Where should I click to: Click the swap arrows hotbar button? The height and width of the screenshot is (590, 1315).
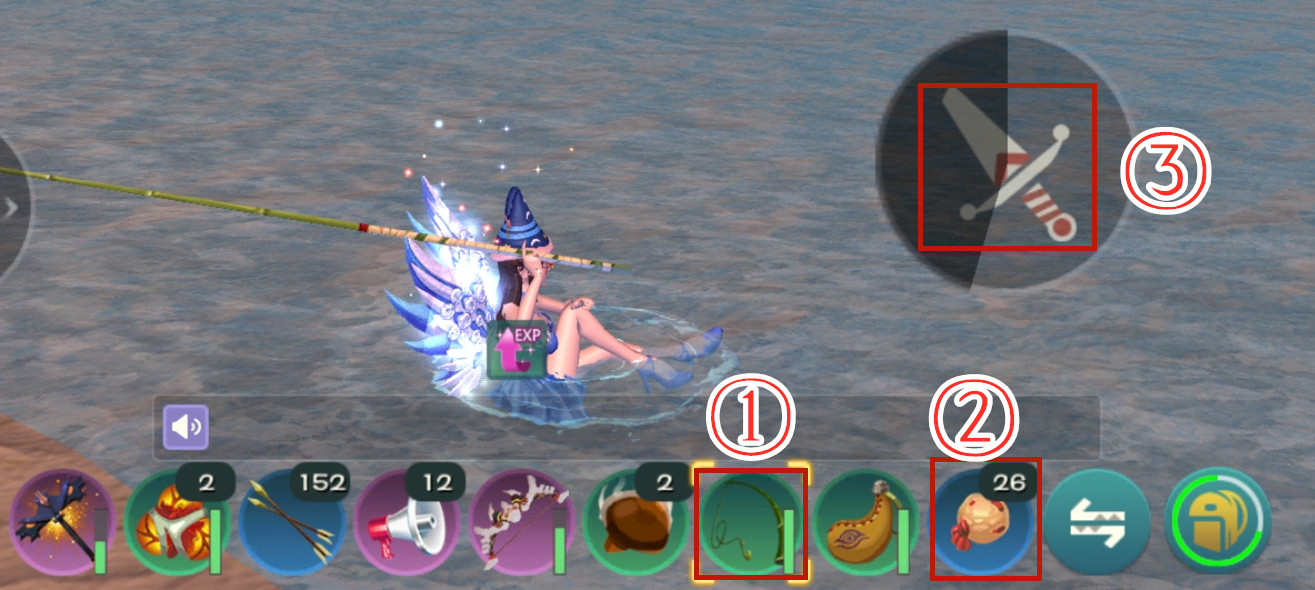(1098, 522)
